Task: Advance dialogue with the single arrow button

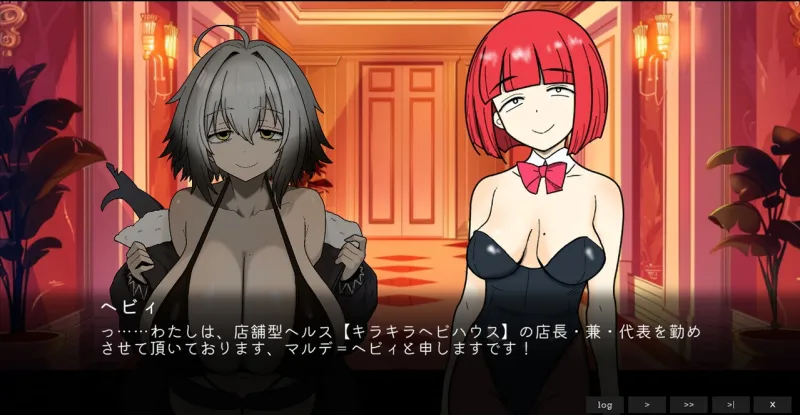Action: pos(647,404)
